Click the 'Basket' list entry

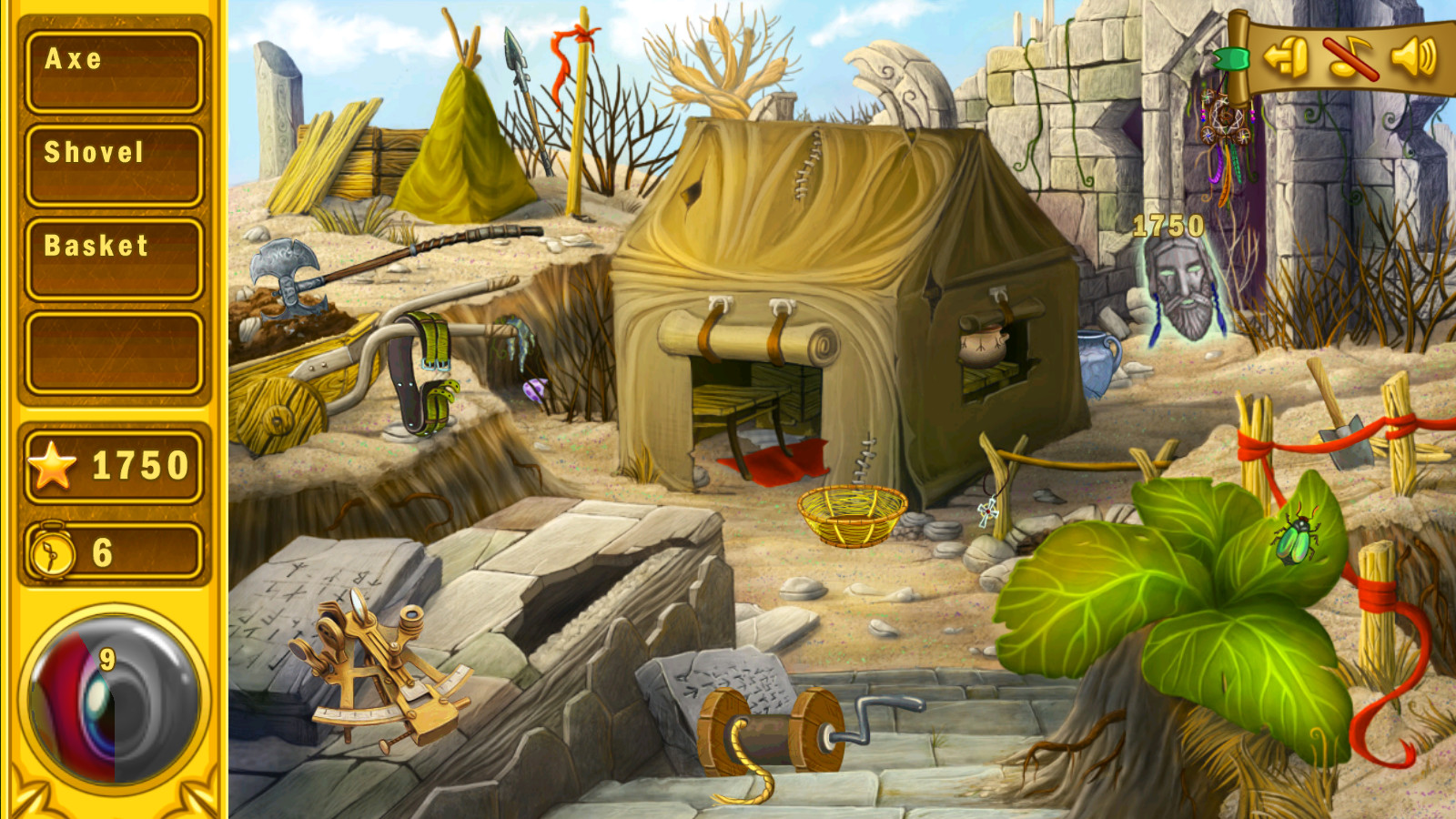point(112,244)
